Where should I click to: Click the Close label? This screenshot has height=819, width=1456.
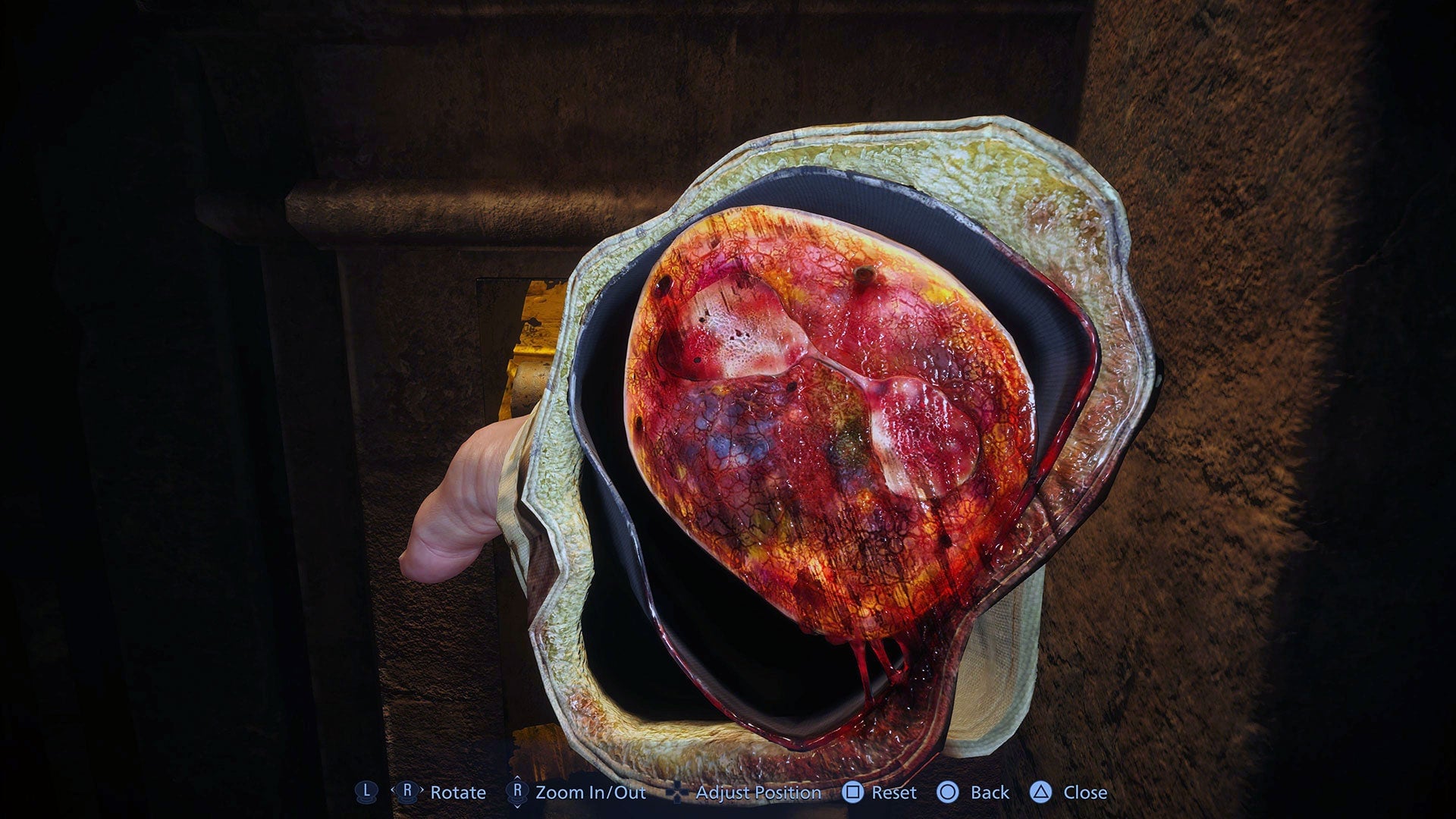point(1085,792)
